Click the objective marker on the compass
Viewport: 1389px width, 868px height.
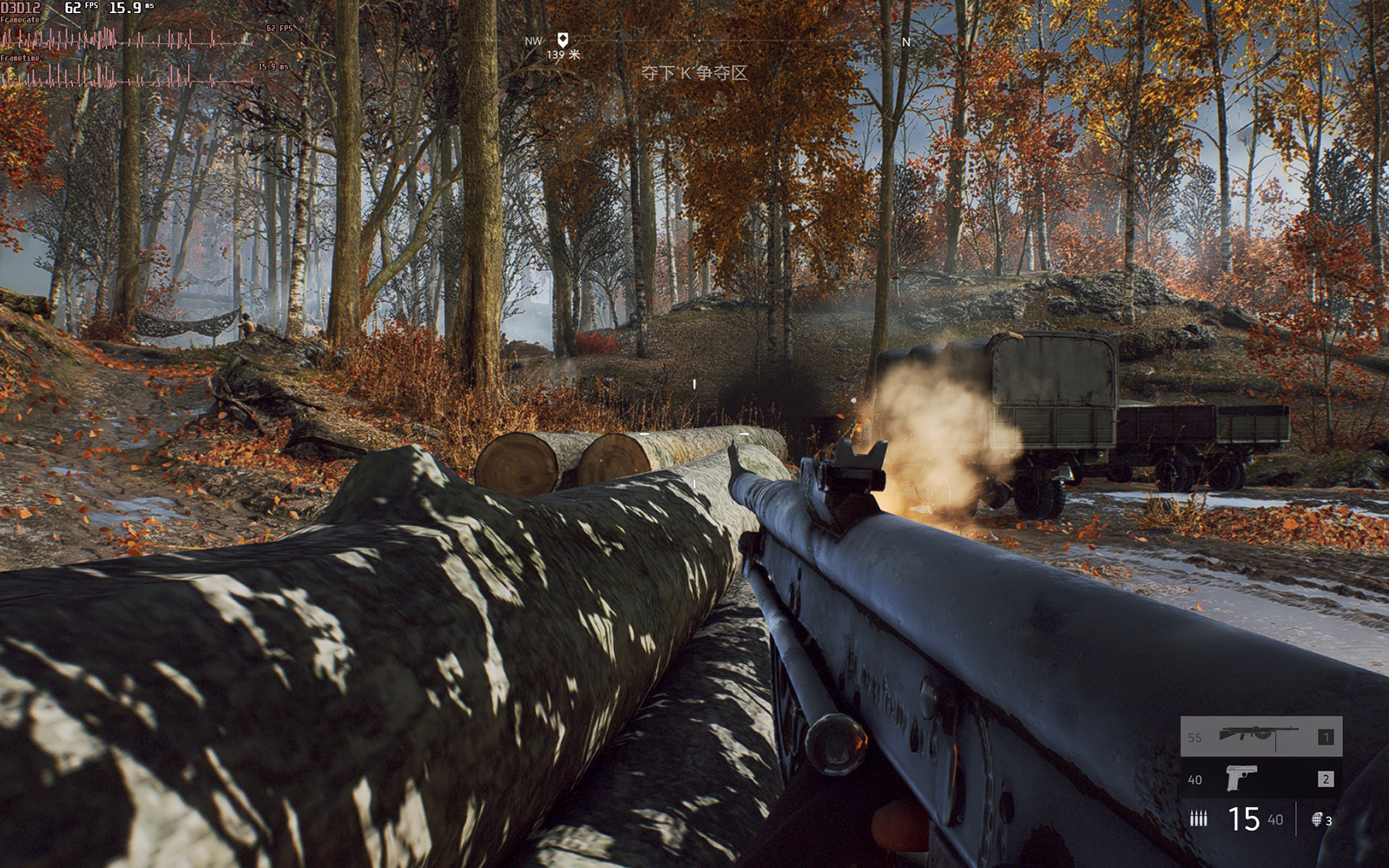coord(563,40)
